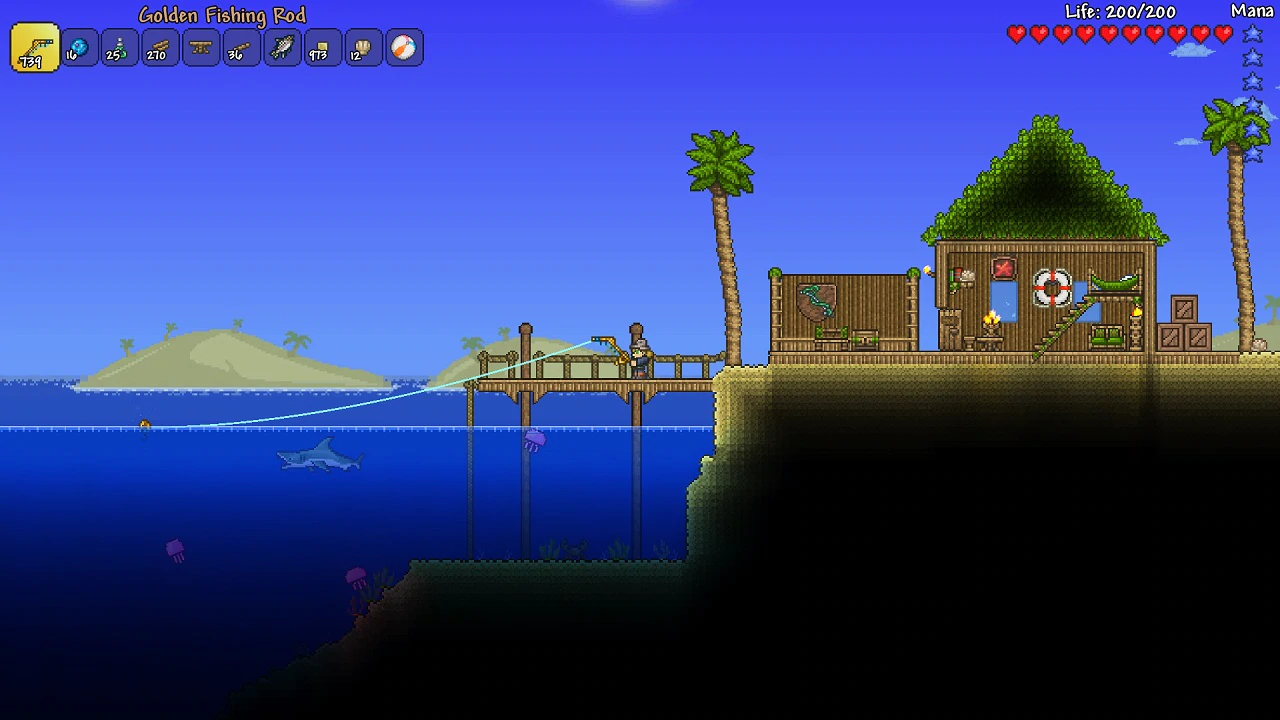Click the last heart in the life bar
1280x720 pixels.
(1223, 34)
